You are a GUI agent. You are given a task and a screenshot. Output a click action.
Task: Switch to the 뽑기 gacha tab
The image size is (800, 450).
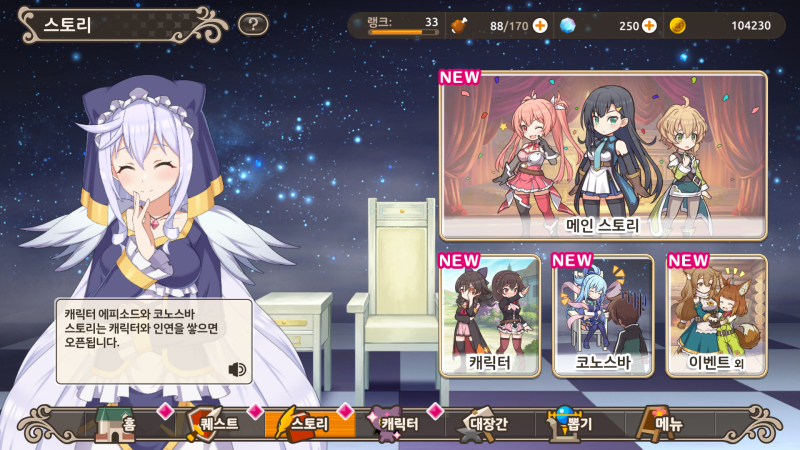[573, 423]
